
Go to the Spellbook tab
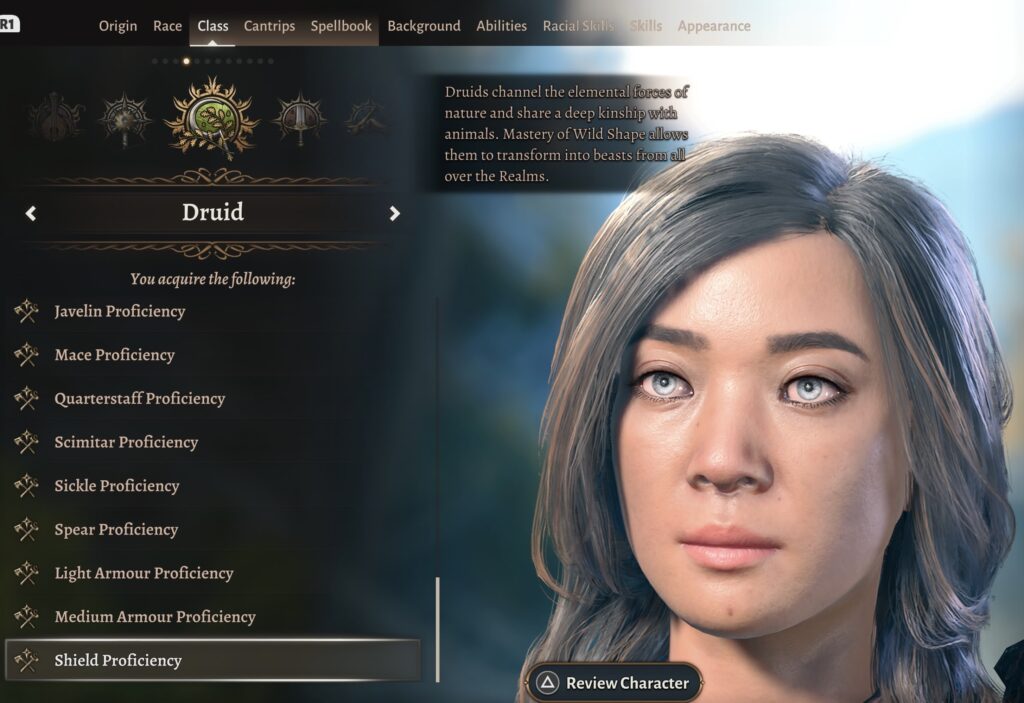click(341, 26)
